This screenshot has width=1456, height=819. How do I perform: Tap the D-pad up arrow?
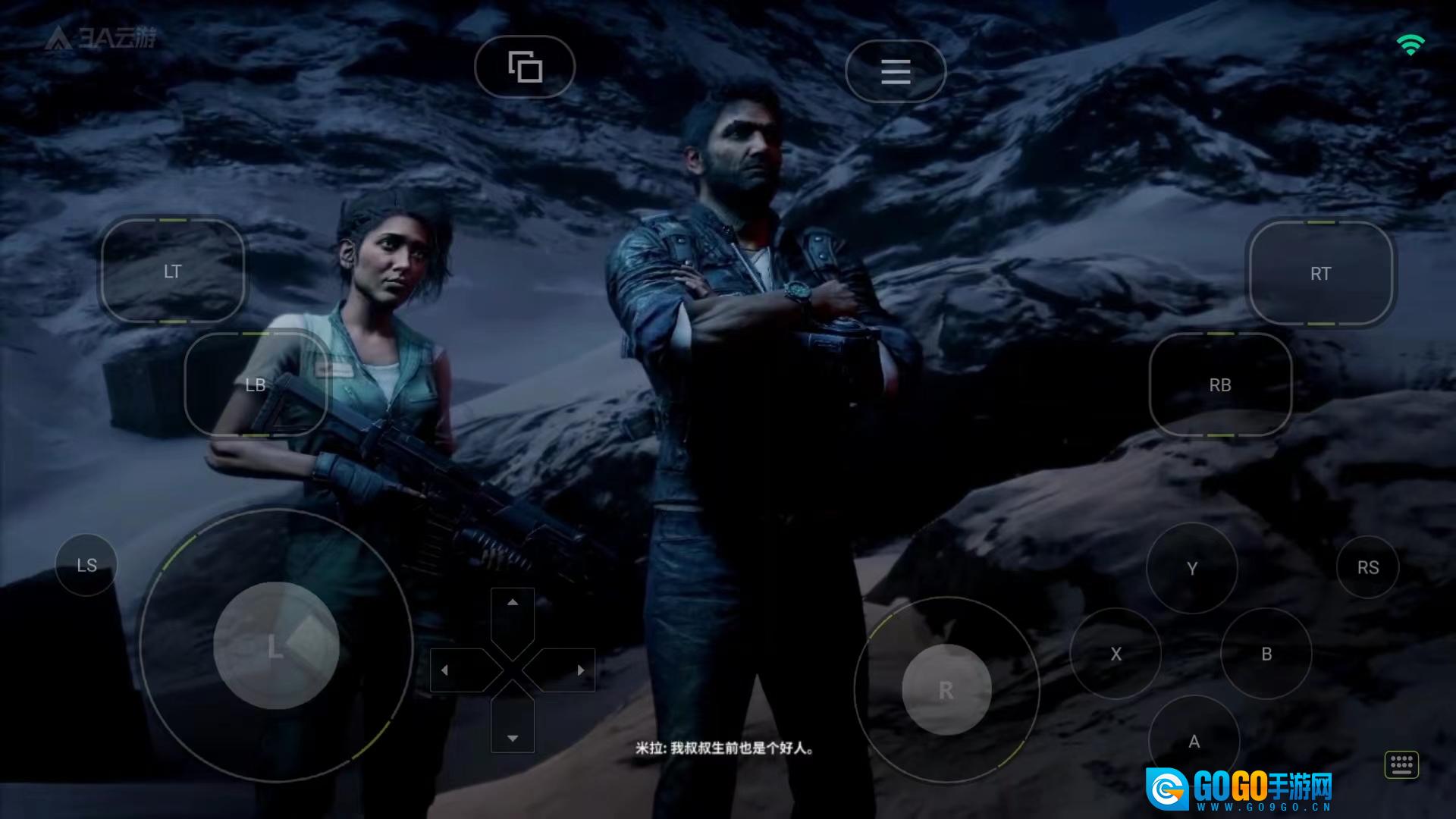[x=513, y=604]
